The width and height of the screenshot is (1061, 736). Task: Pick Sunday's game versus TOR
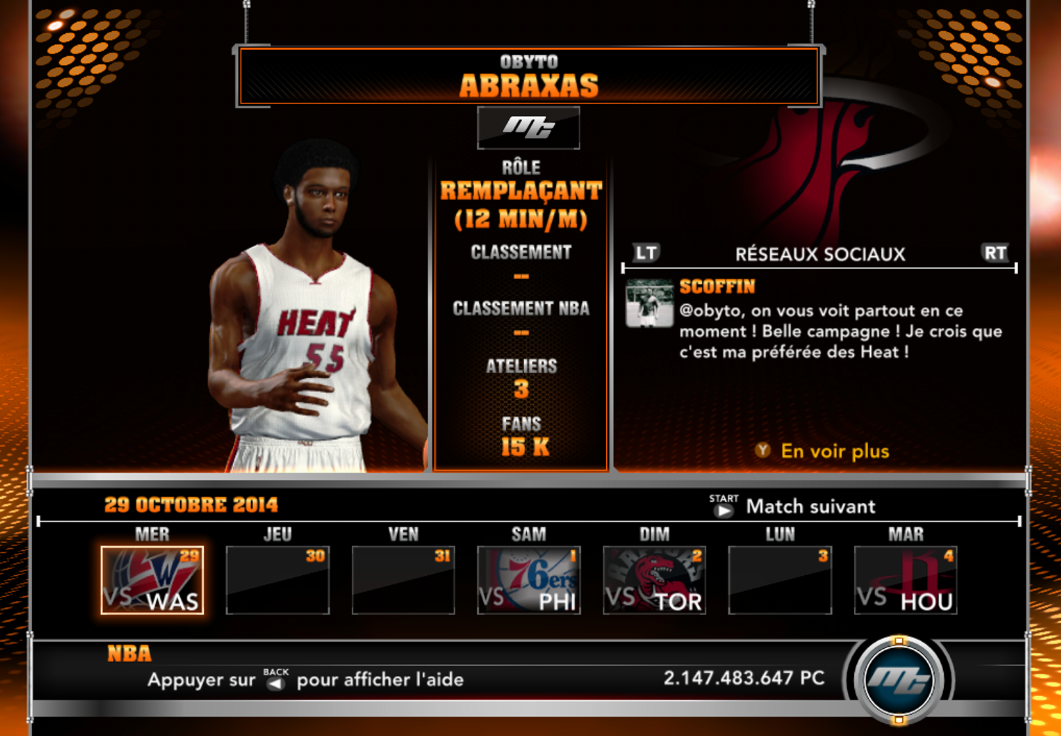[655, 580]
